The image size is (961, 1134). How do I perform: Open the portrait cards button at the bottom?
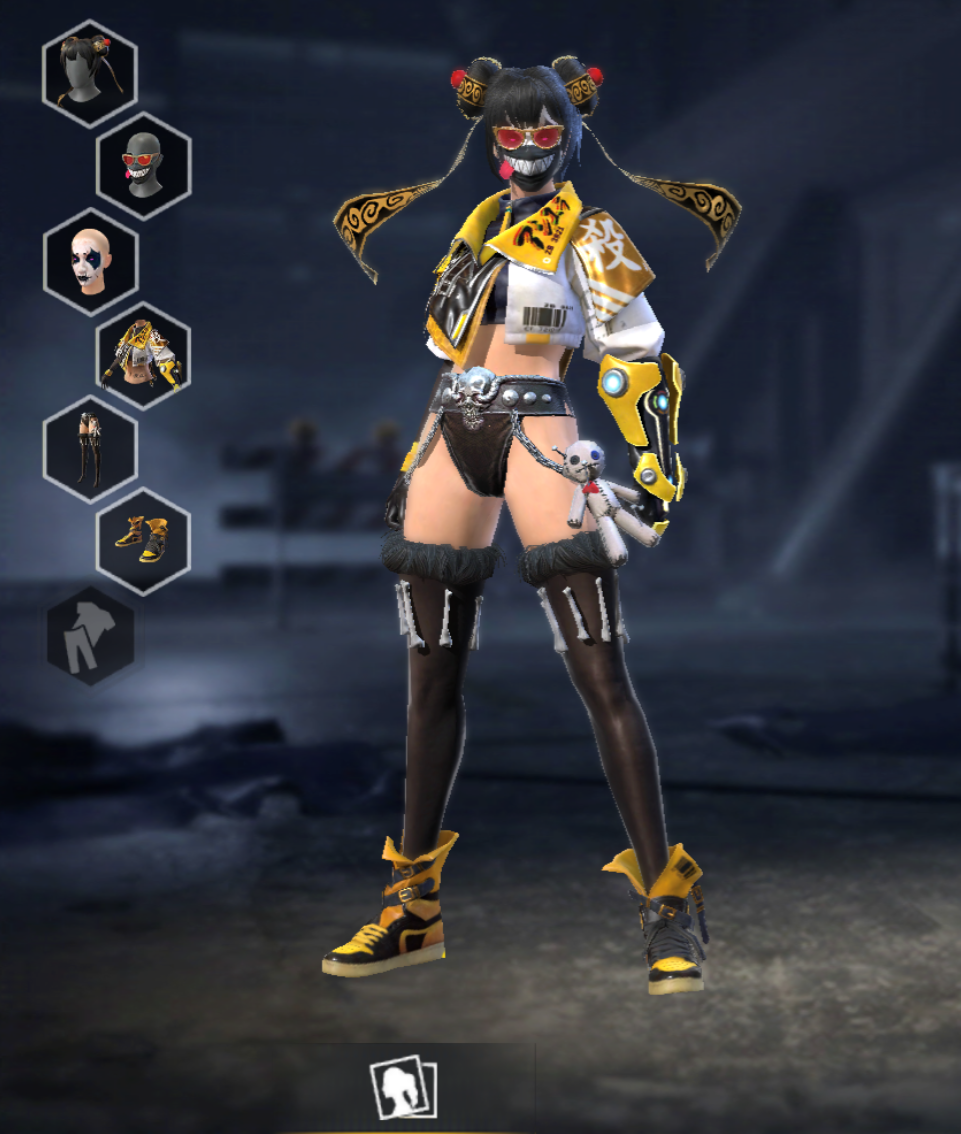tap(402, 1088)
